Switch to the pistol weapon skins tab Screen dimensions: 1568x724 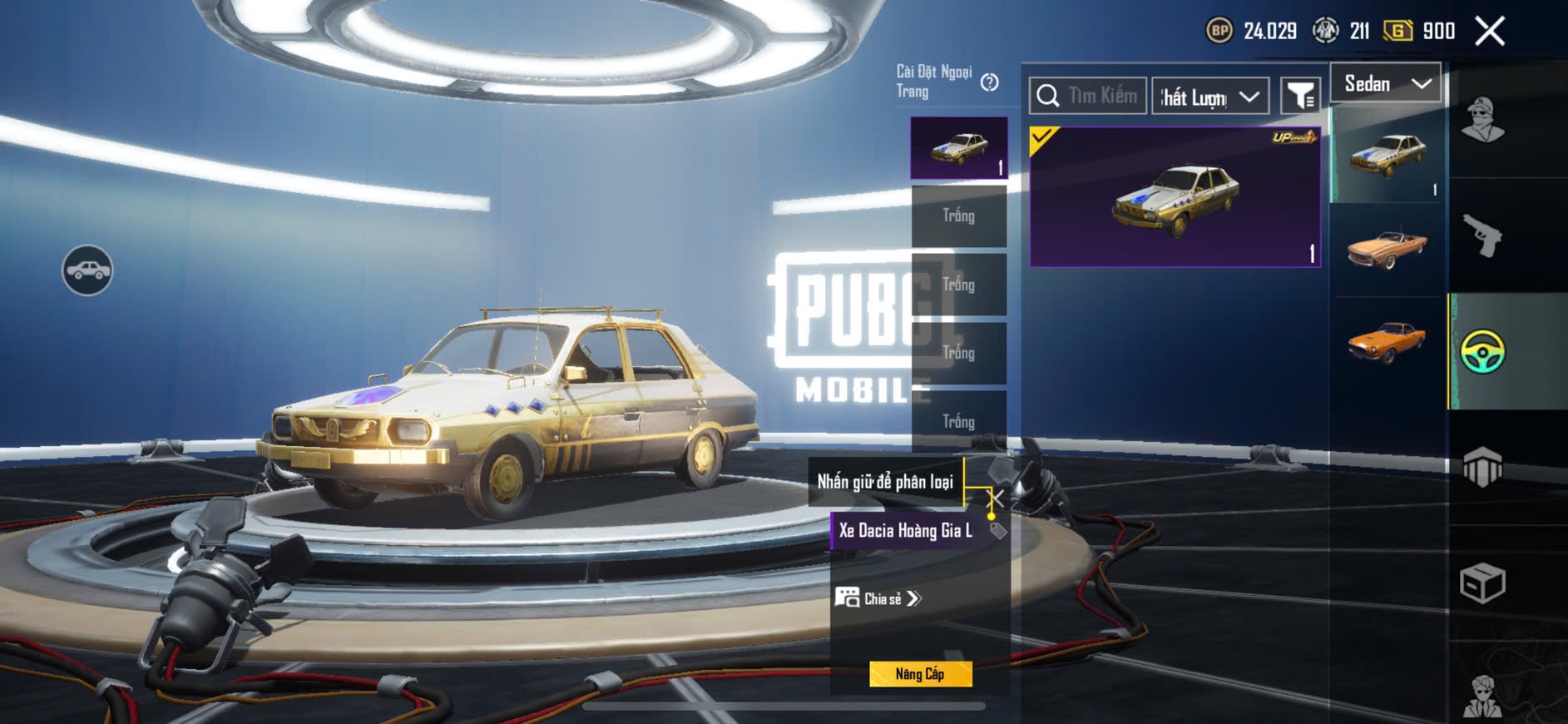1482,236
